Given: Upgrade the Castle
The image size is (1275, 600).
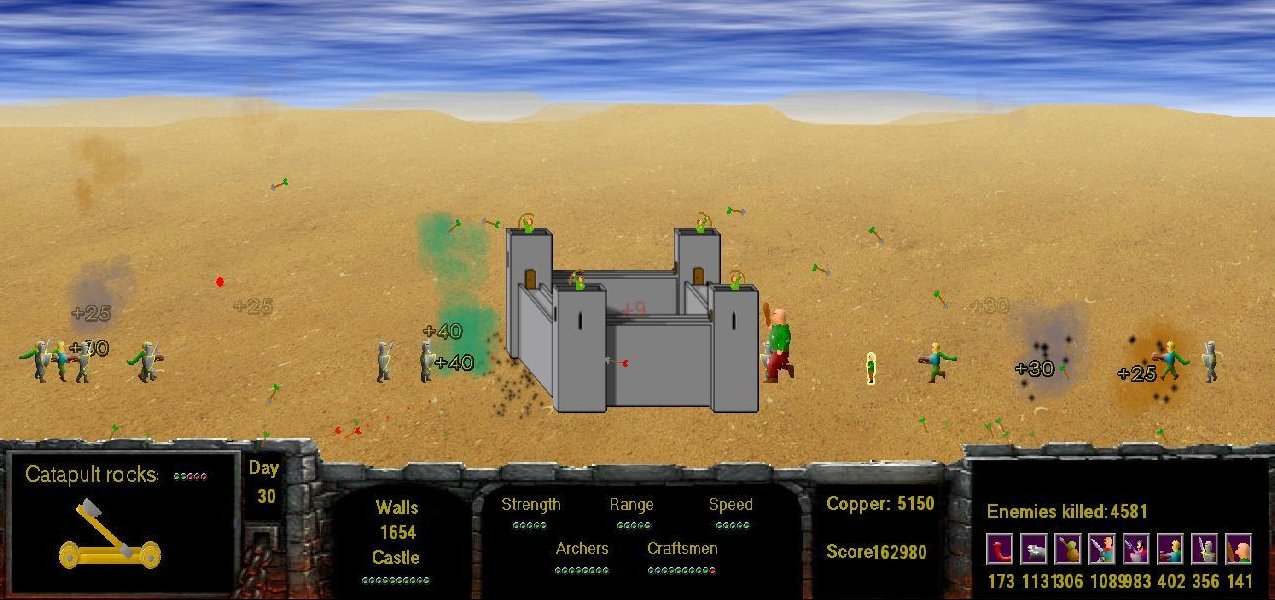Looking at the screenshot, I should (395, 558).
